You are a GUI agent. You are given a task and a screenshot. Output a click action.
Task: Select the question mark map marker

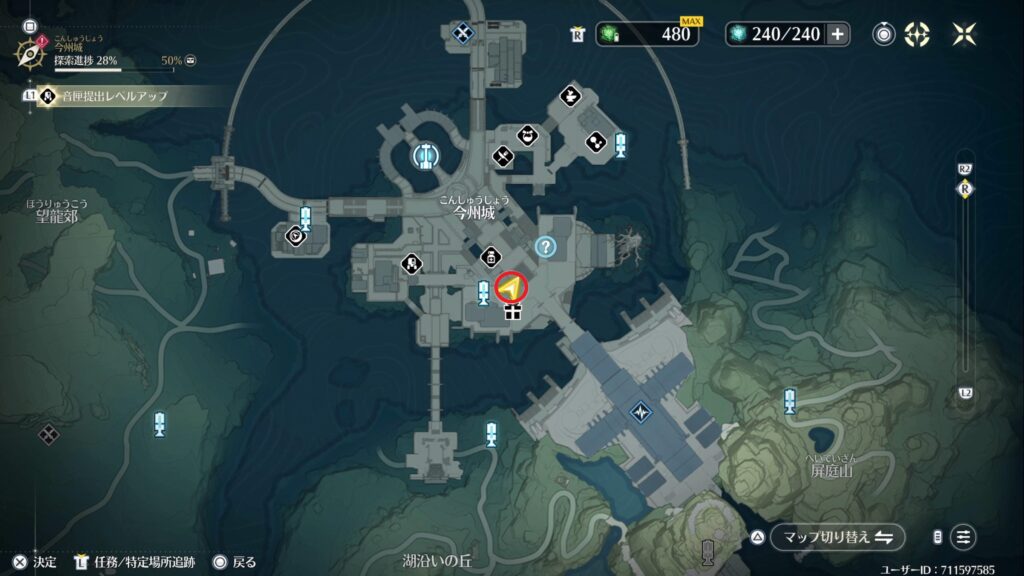(x=545, y=246)
